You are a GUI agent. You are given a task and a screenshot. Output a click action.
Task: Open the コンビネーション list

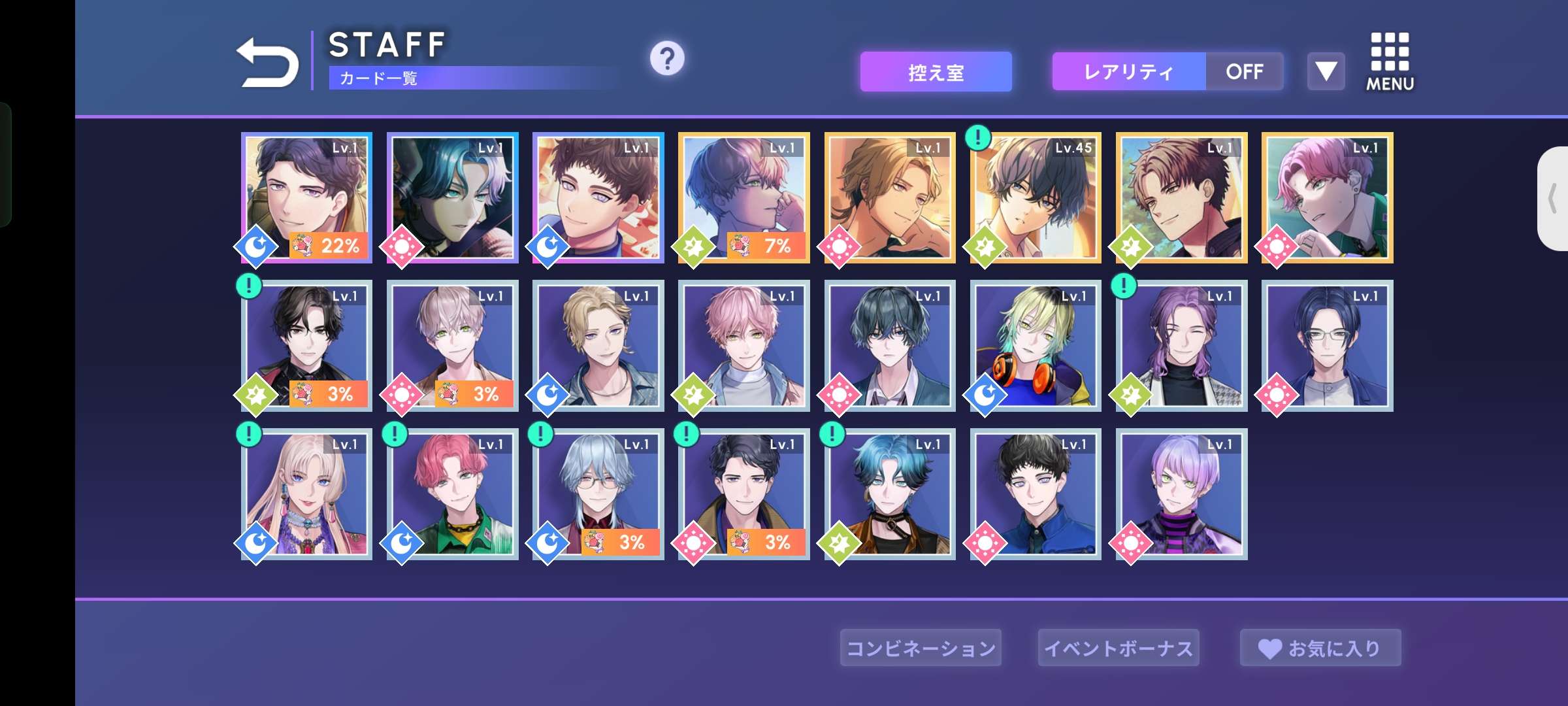coord(921,648)
